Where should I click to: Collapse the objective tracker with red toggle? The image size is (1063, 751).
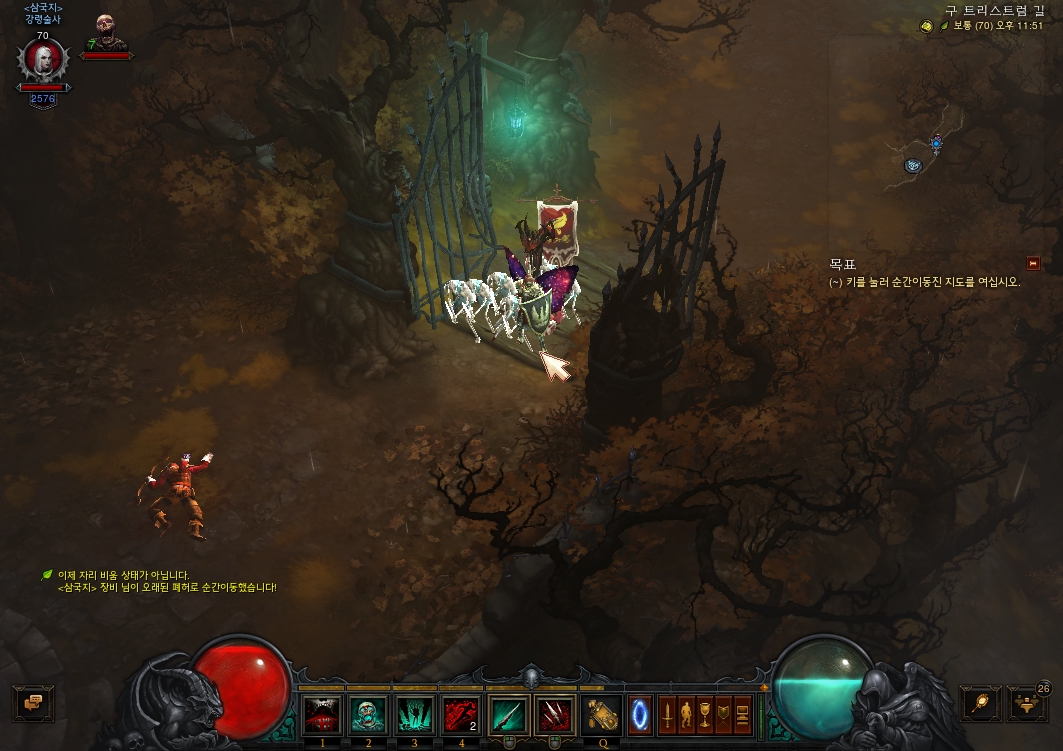pos(1033,264)
